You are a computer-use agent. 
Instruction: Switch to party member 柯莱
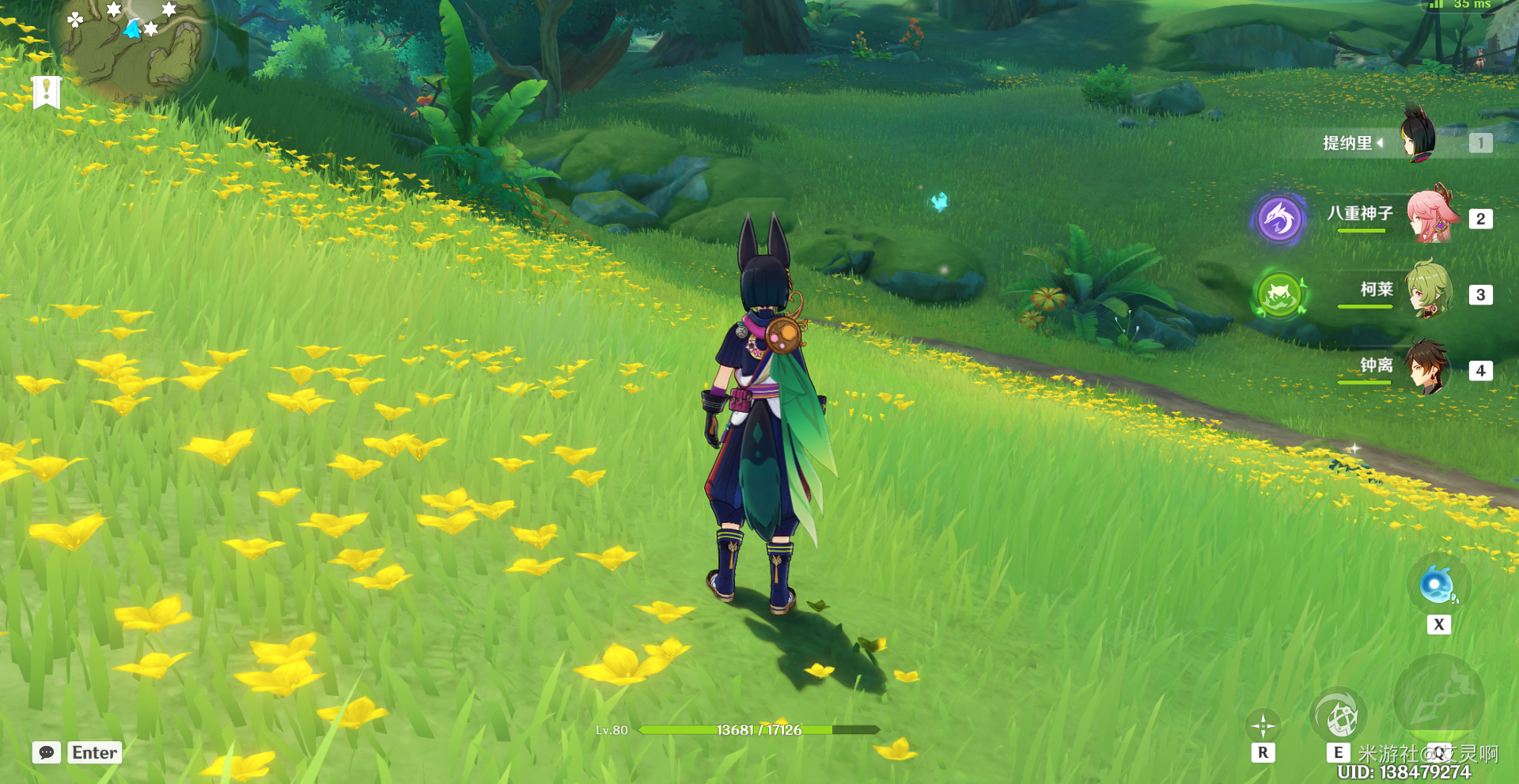1429,291
